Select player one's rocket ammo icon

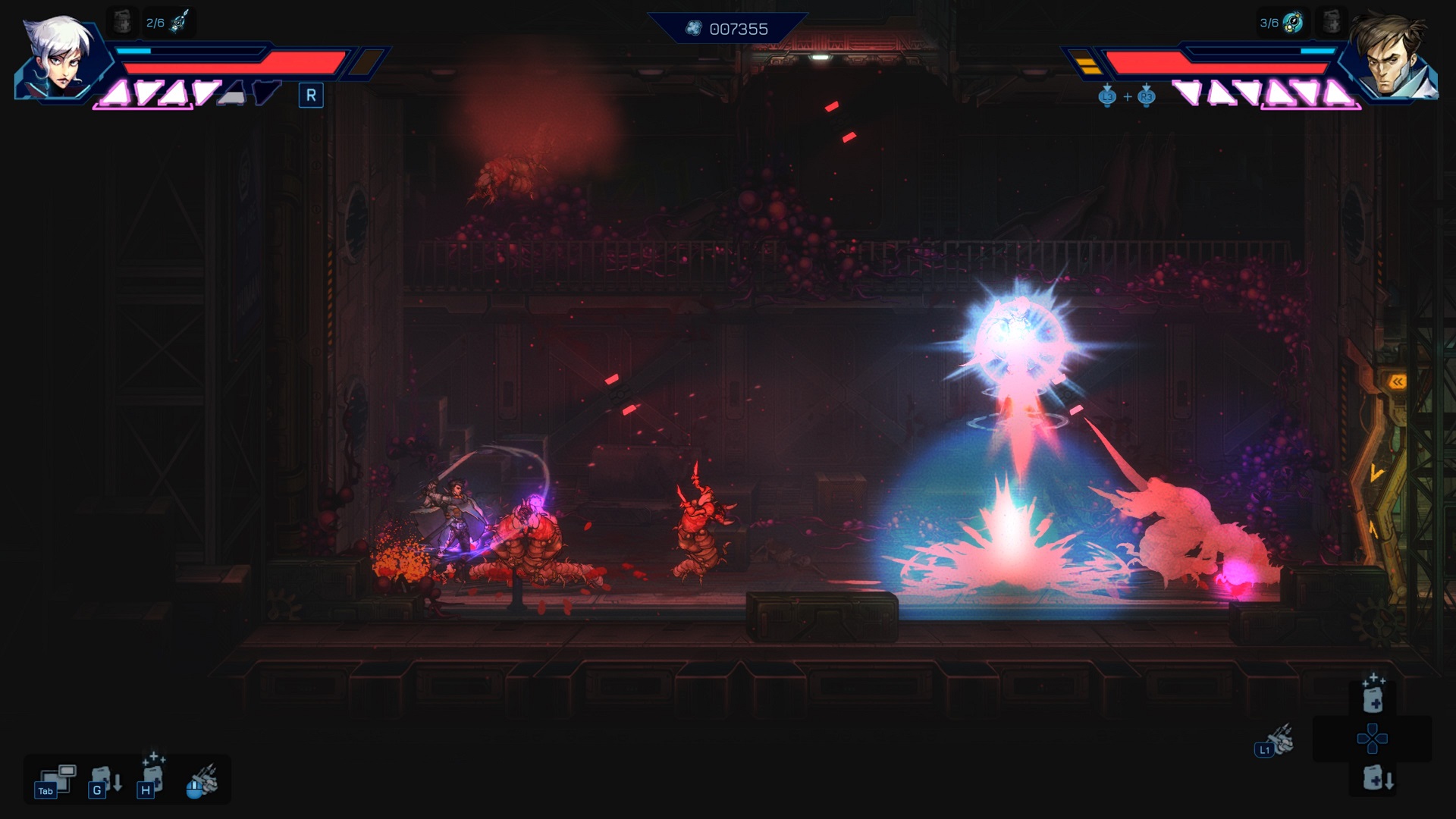click(179, 23)
